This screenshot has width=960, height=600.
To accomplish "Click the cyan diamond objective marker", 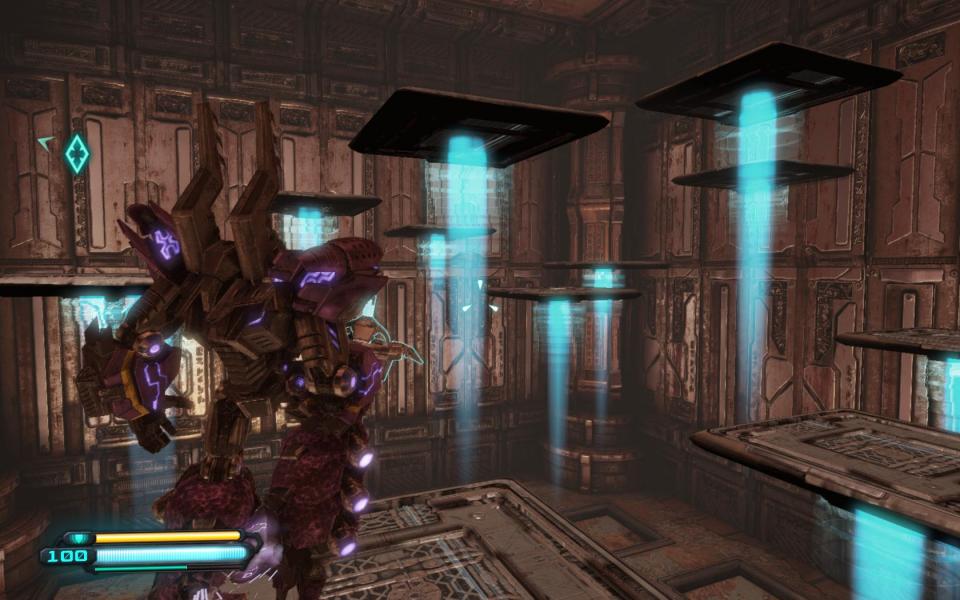I will tap(77, 153).
